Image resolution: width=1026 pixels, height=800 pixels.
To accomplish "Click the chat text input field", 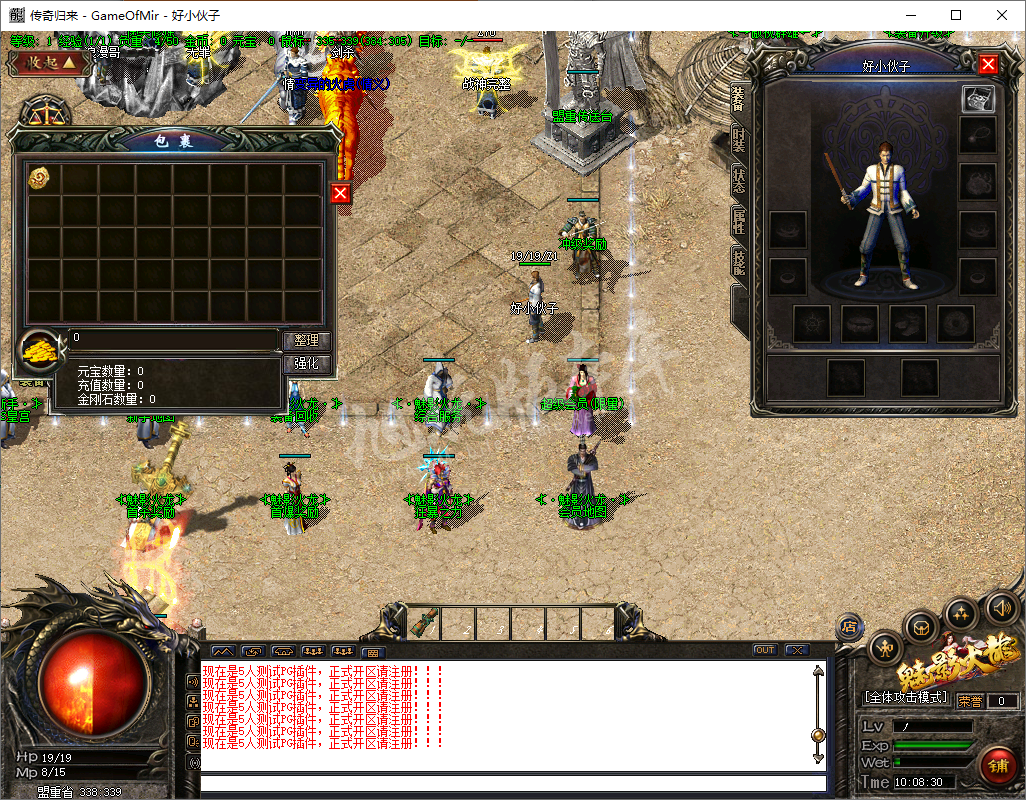I will [x=510, y=783].
